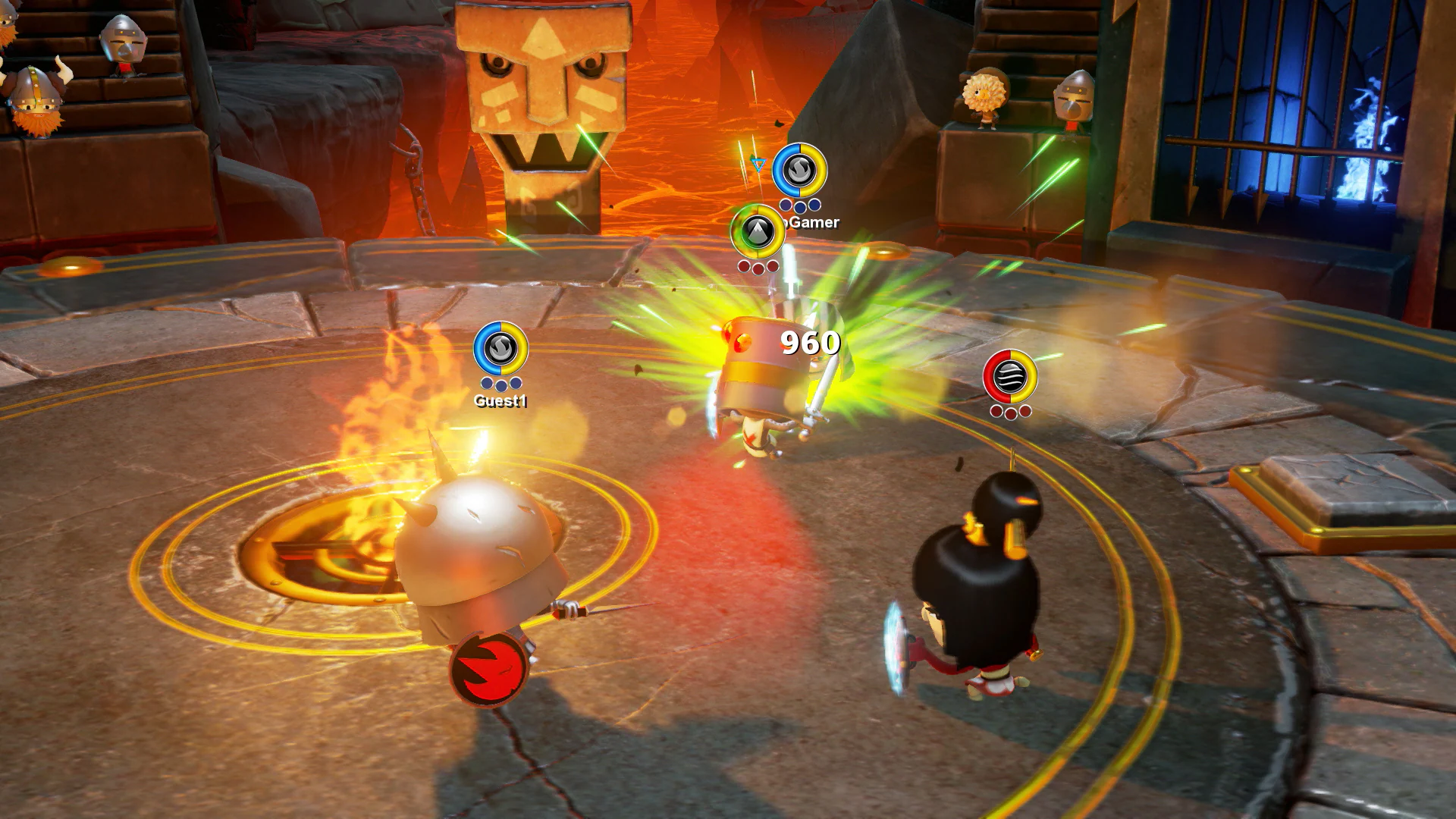Select the Gamer nameplate
The image size is (1456, 819).
point(811,223)
